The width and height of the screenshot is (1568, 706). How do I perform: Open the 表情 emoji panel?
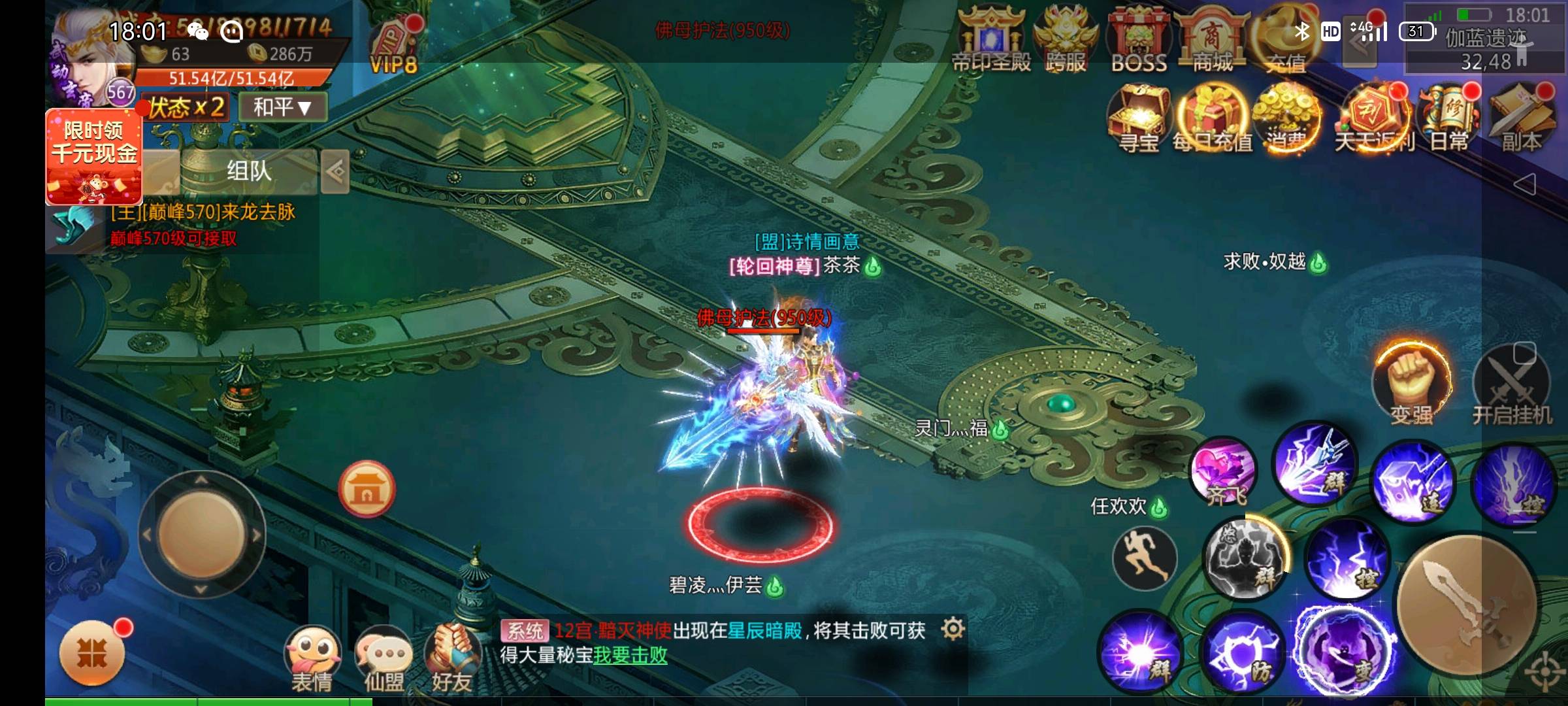(x=312, y=657)
